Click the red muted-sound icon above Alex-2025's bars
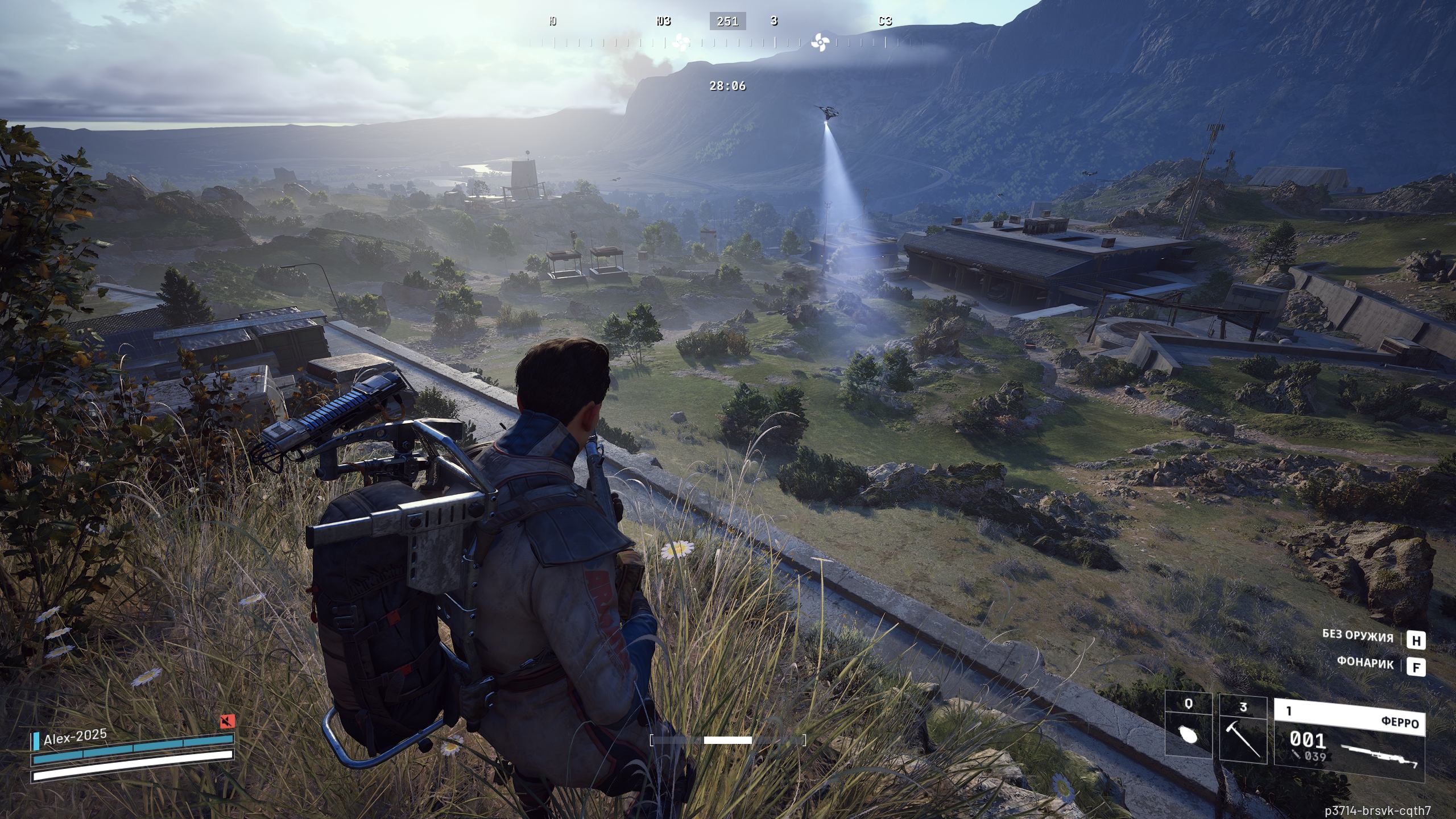Screen dimensions: 1456x819 pyautogui.click(x=227, y=722)
